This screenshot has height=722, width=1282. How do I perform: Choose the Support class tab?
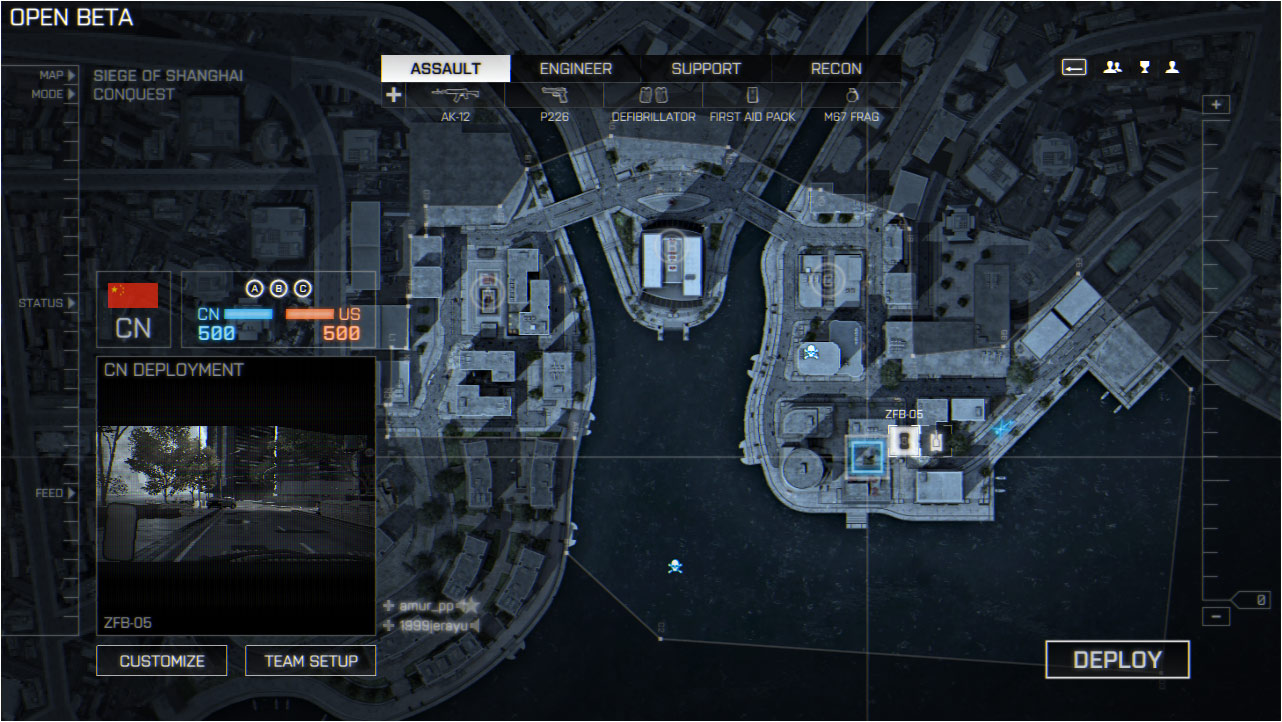pos(706,69)
